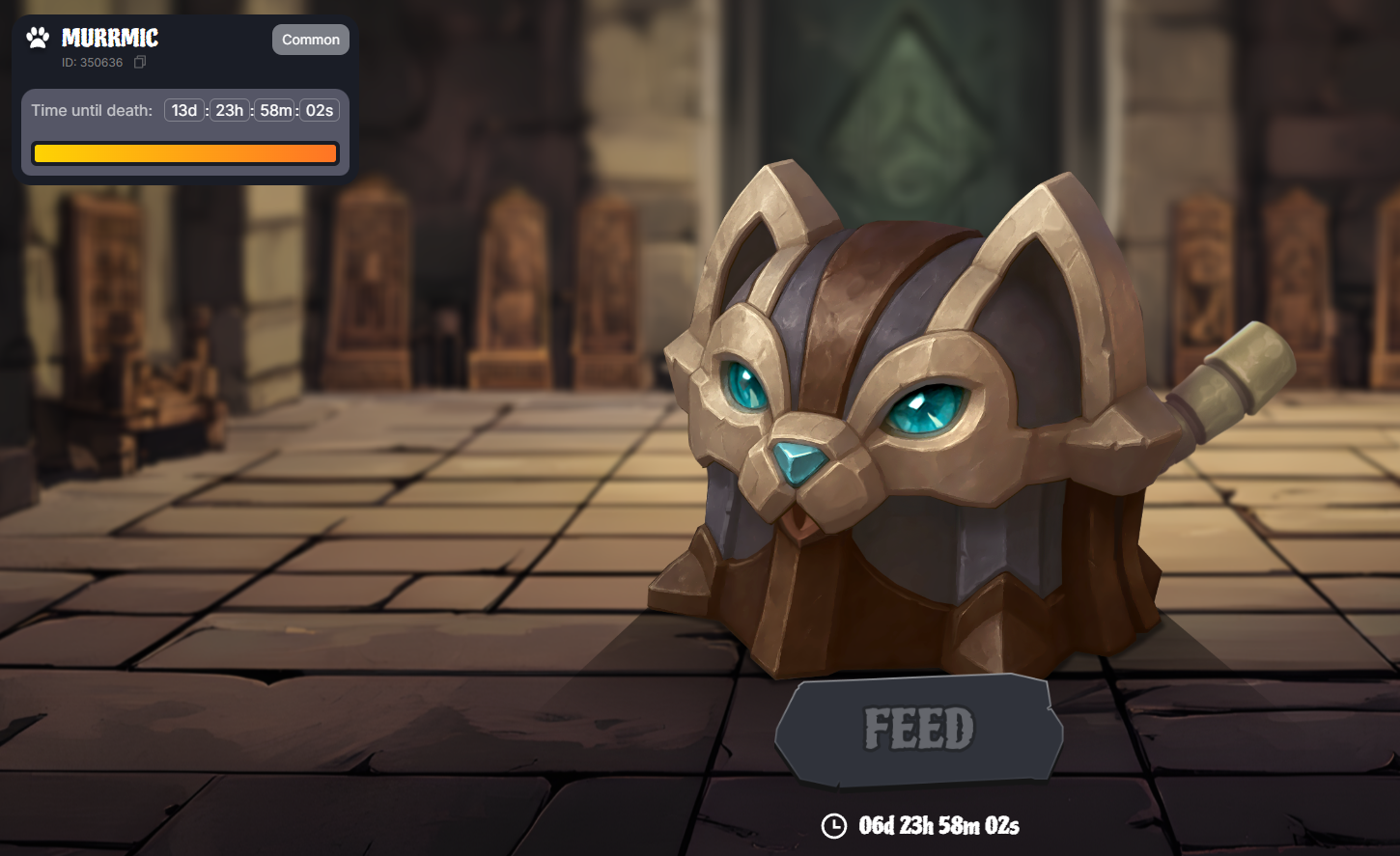Feed the pet with the FEED button
The width and height of the screenshot is (1400, 856).
[918, 729]
